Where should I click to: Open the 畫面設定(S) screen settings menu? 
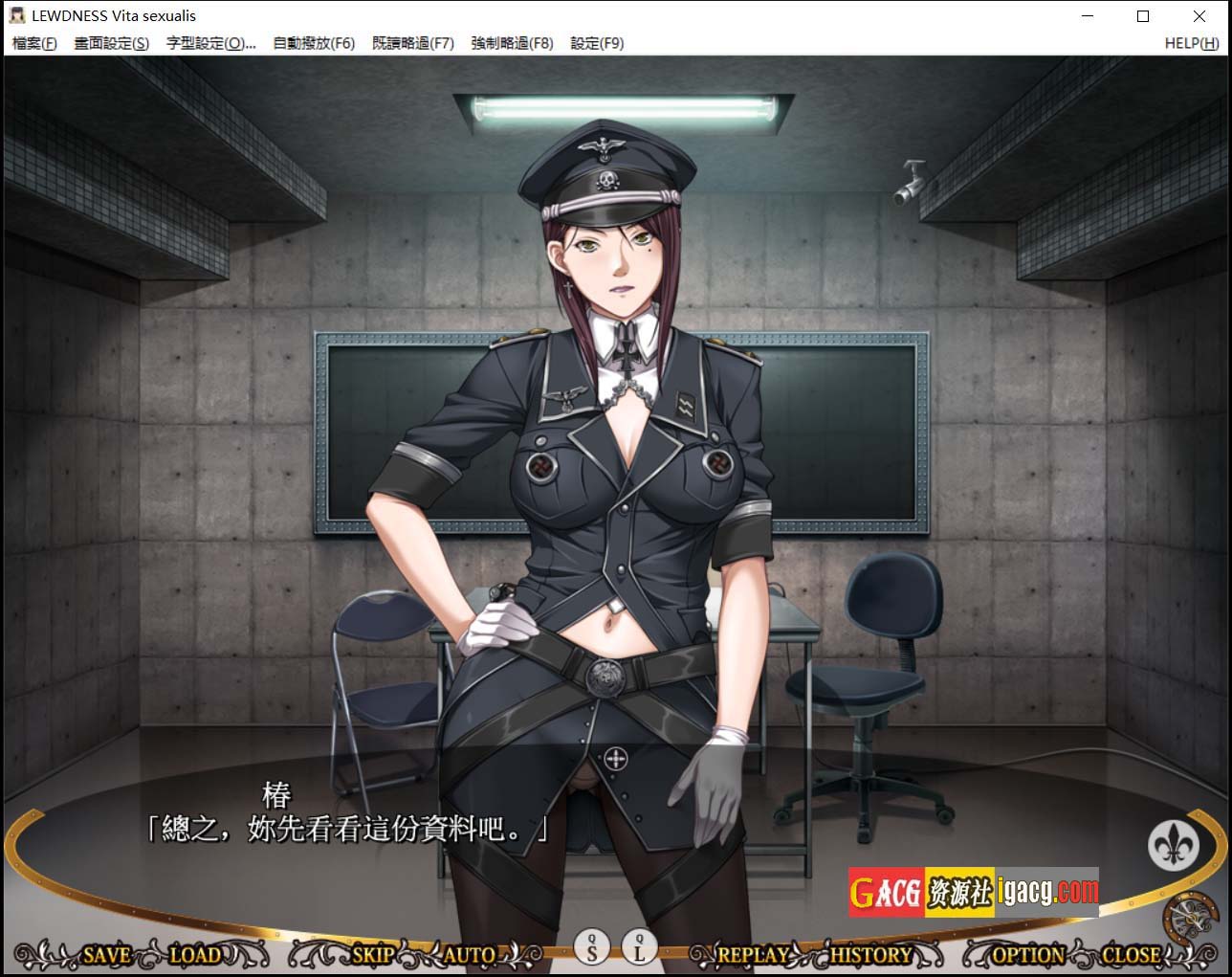(x=112, y=43)
